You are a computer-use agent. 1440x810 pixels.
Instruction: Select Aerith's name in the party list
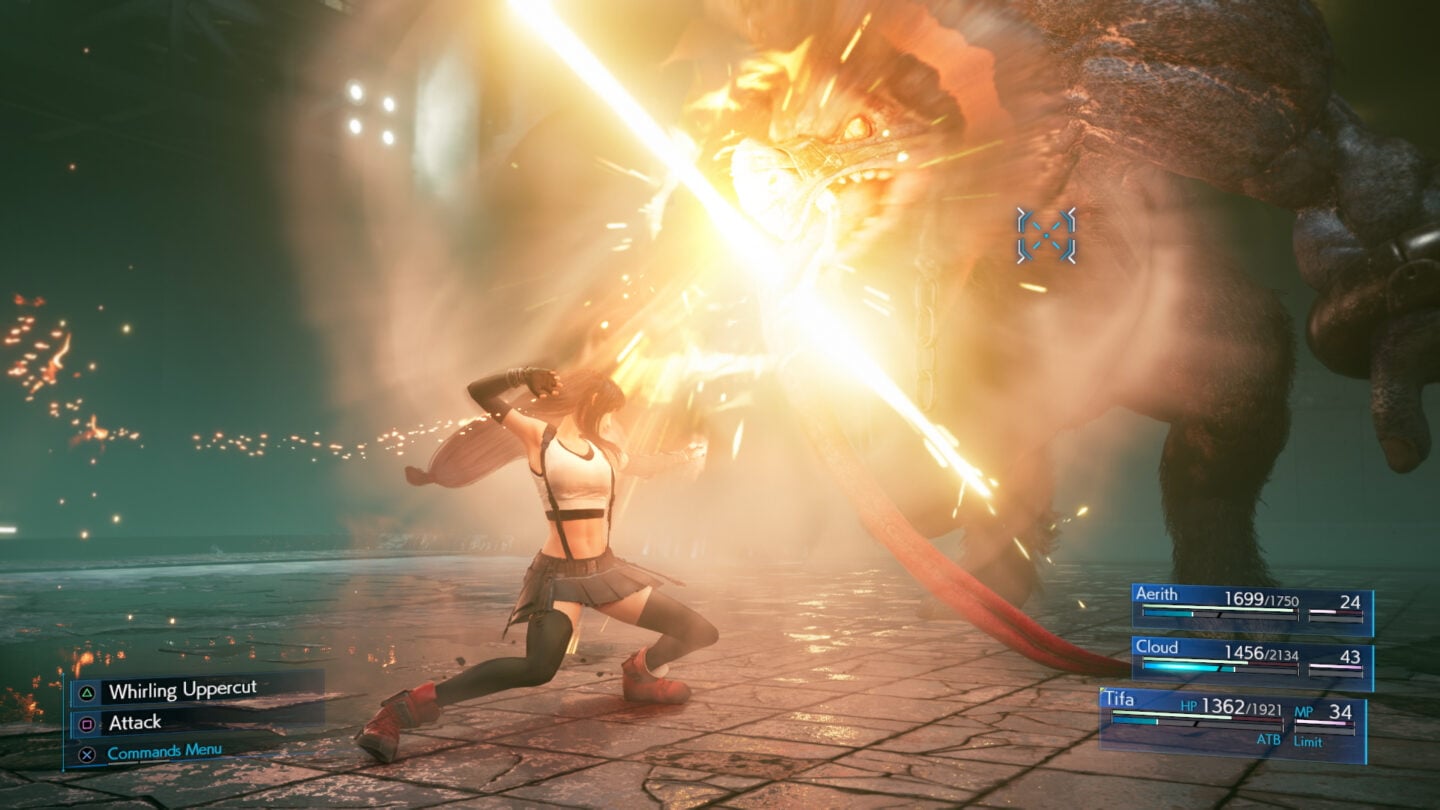(x=1157, y=595)
